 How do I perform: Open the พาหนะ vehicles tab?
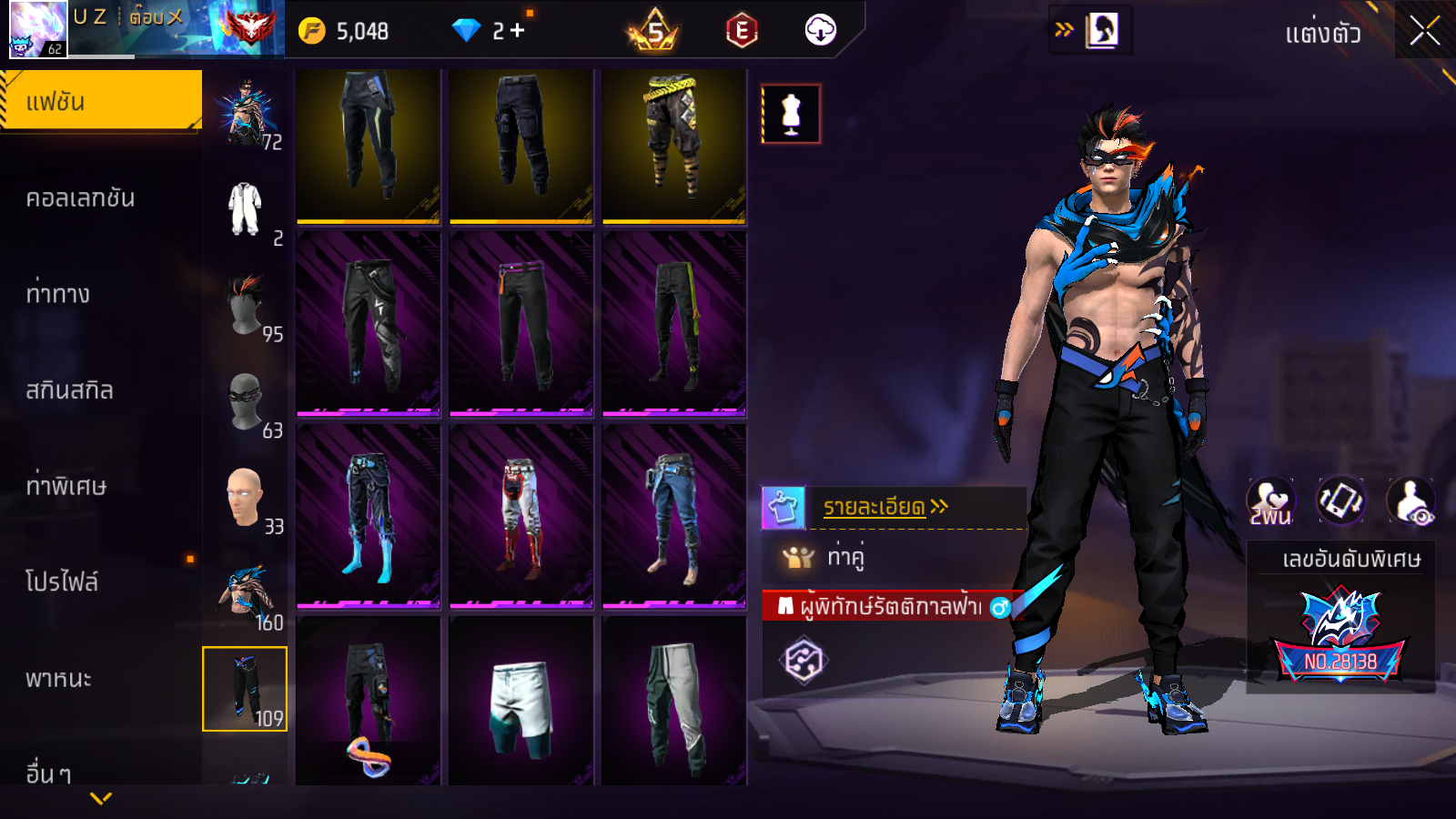[59, 679]
